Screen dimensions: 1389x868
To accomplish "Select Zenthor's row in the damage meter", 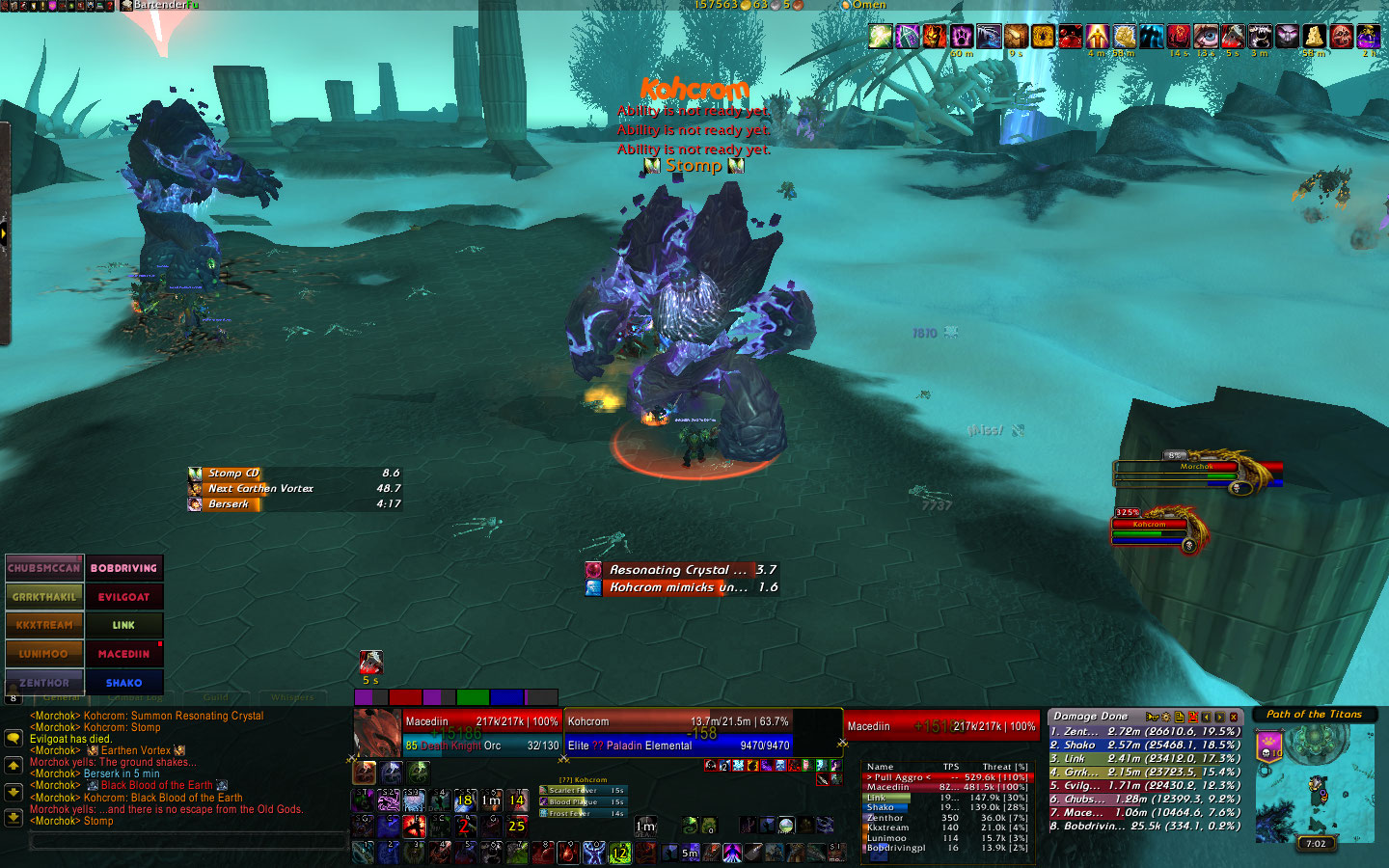I will tap(1144, 732).
